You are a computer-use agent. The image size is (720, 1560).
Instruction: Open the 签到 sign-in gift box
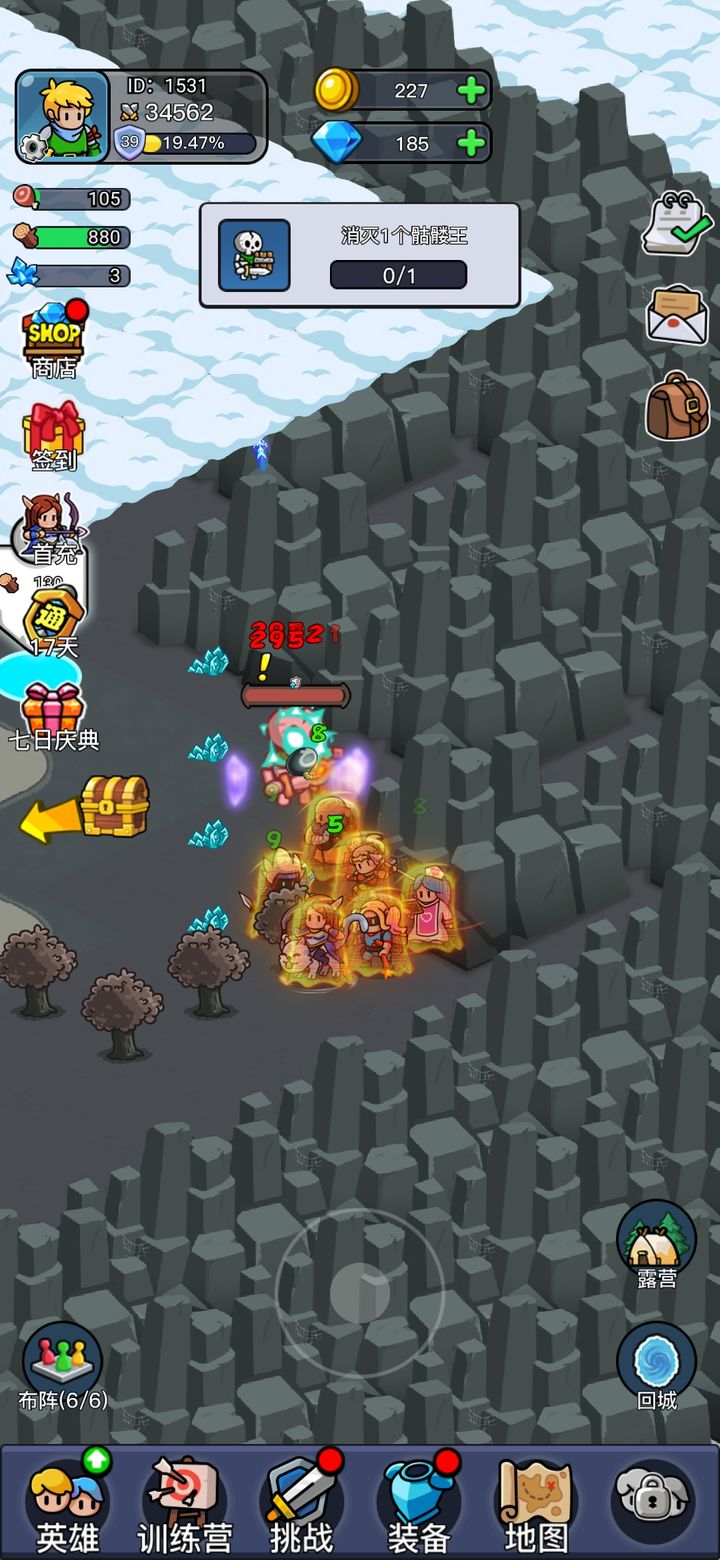(x=54, y=435)
